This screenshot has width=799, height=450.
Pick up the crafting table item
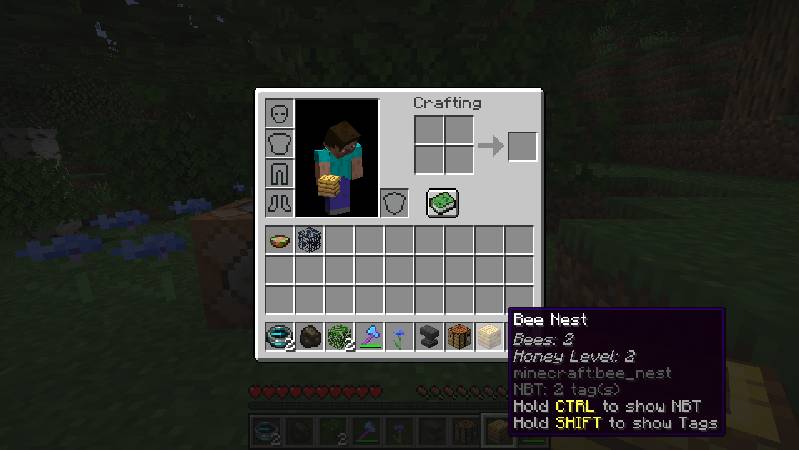coord(460,336)
